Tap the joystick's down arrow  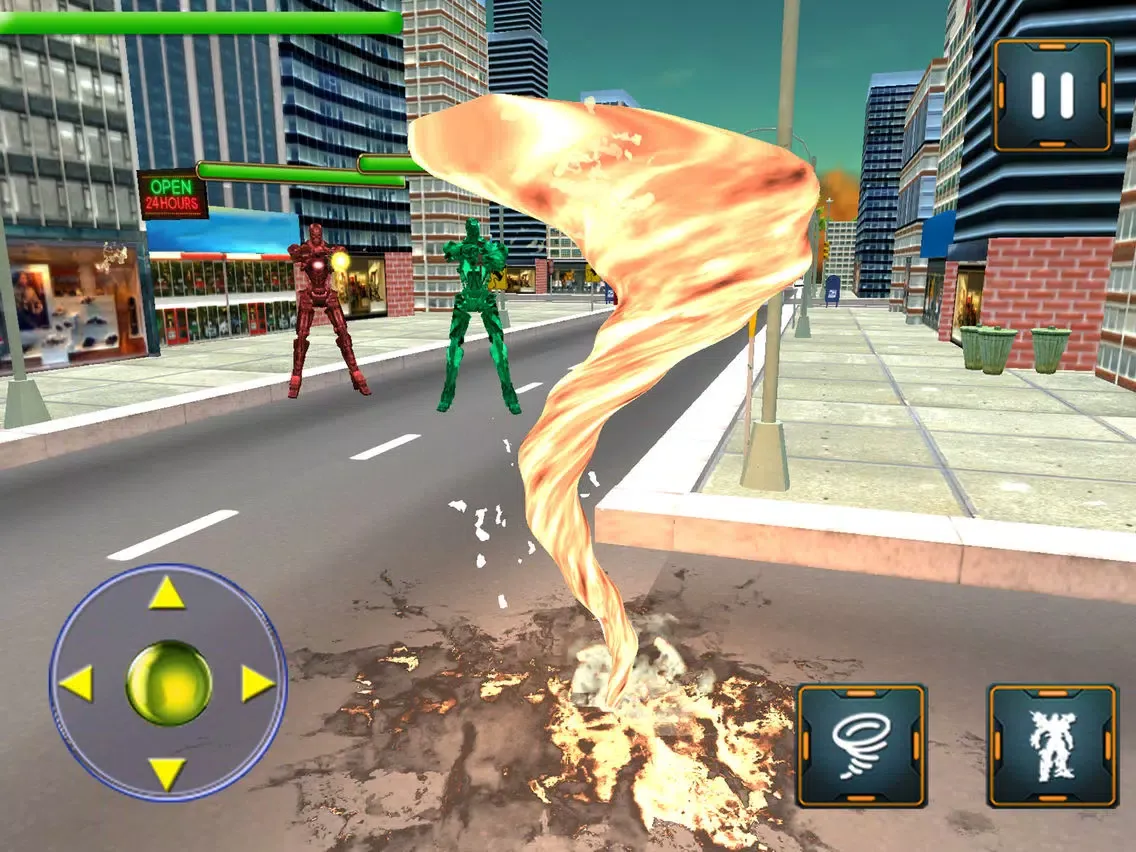(167, 772)
